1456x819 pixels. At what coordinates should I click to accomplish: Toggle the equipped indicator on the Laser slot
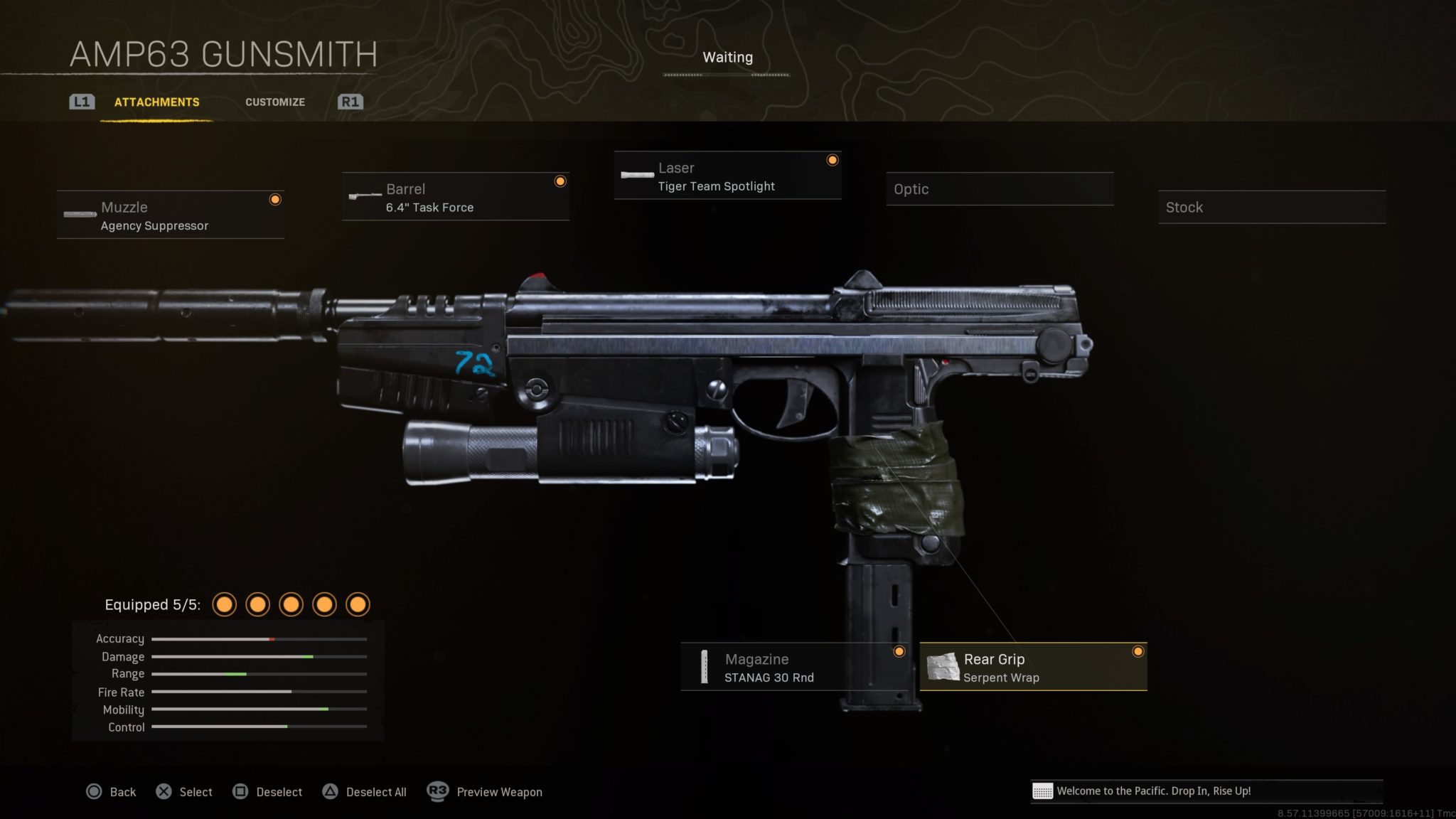833,161
